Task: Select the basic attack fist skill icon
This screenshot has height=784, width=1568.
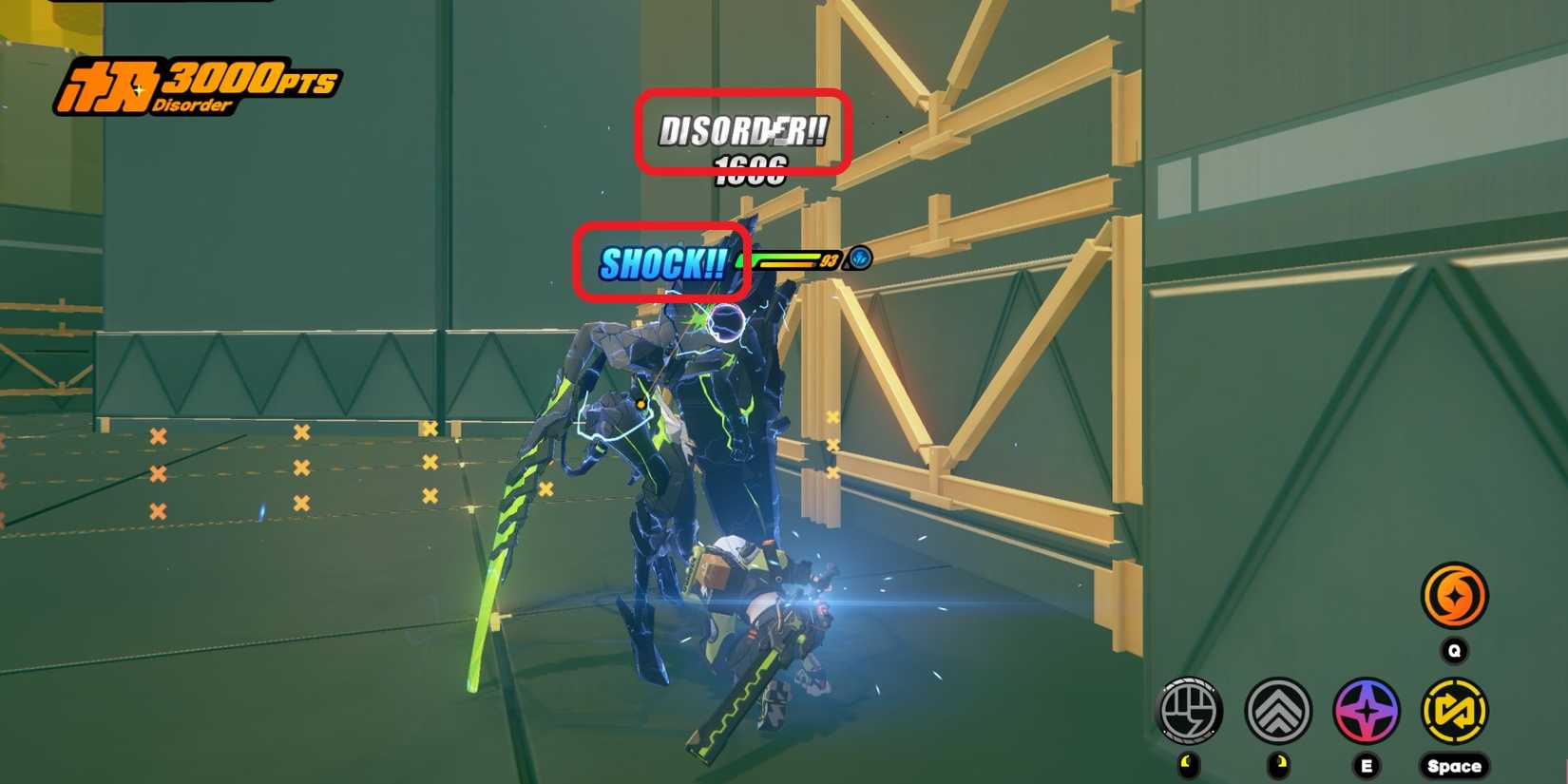Action: coord(1190,708)
